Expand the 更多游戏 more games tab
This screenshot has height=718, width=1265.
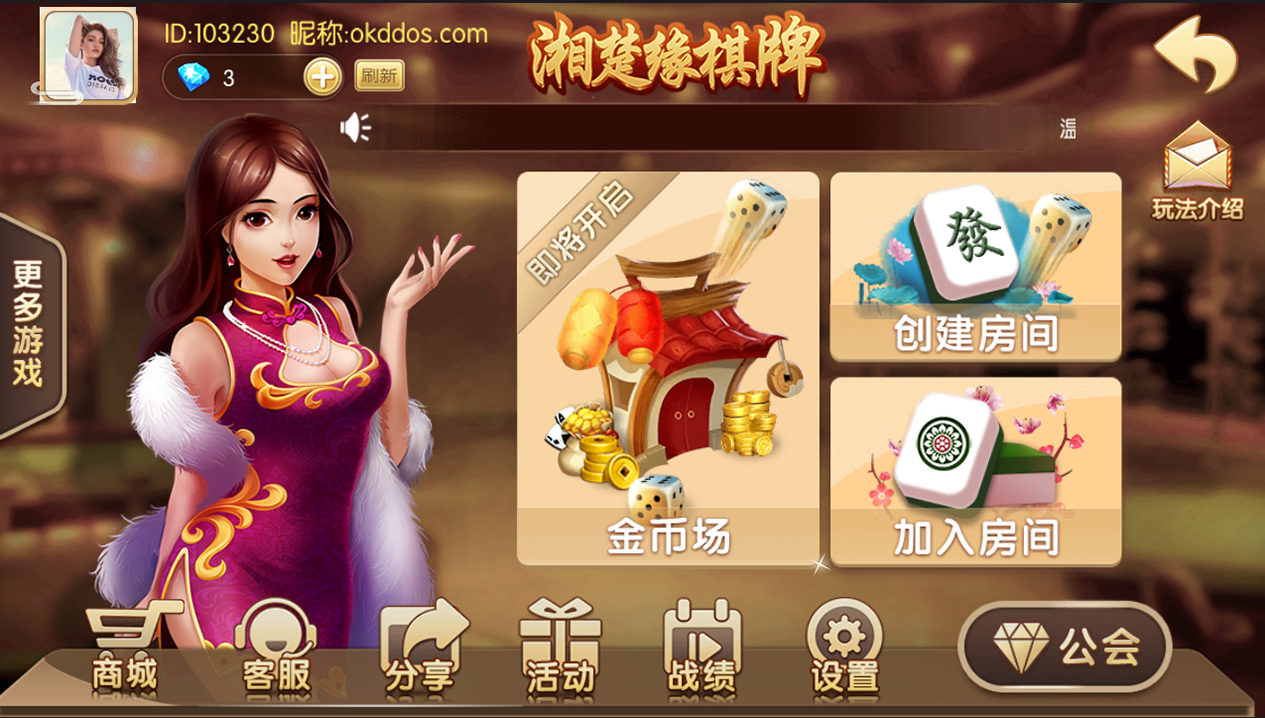point(29,325)
